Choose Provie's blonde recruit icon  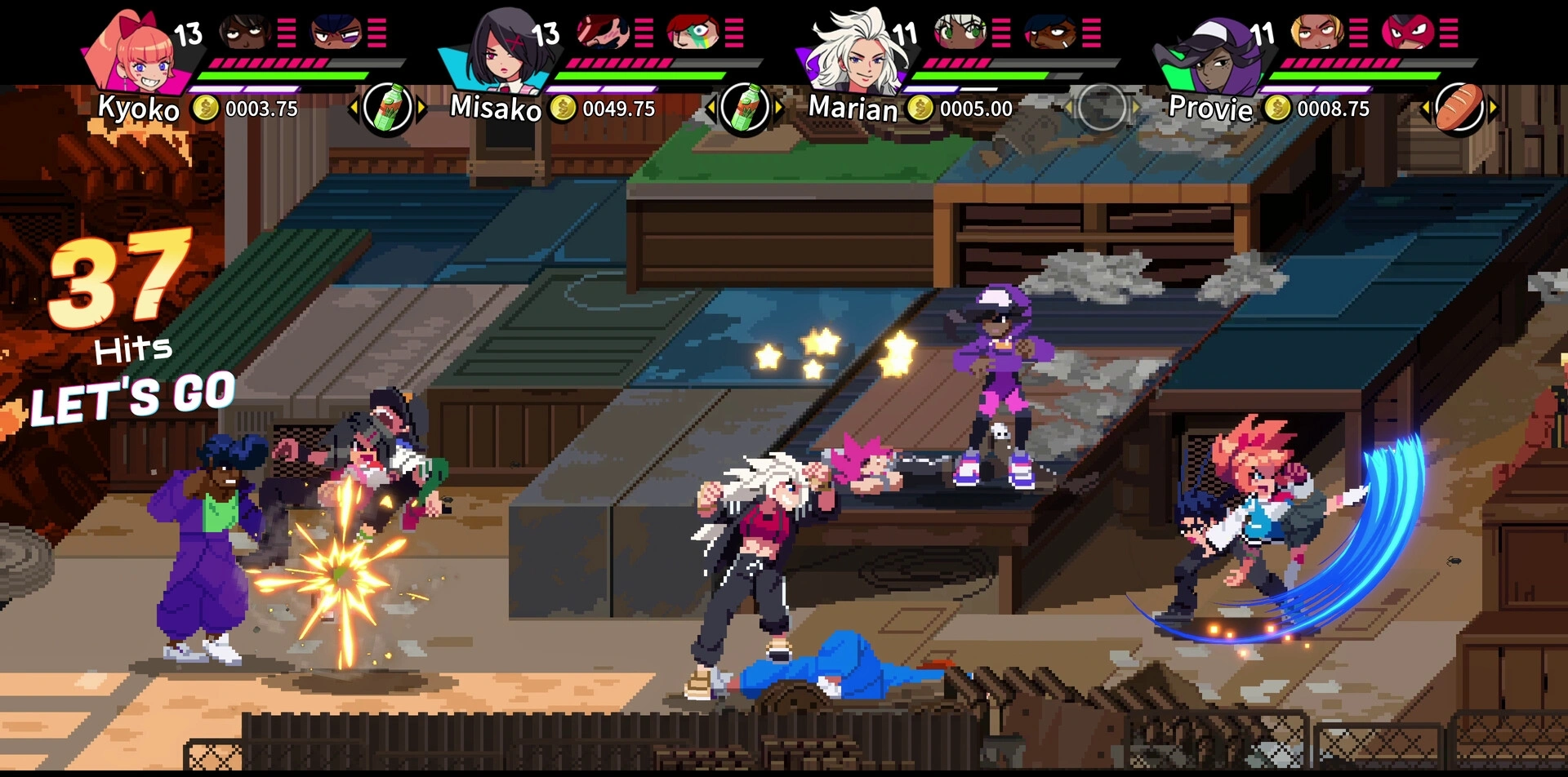pos(1316,32)
